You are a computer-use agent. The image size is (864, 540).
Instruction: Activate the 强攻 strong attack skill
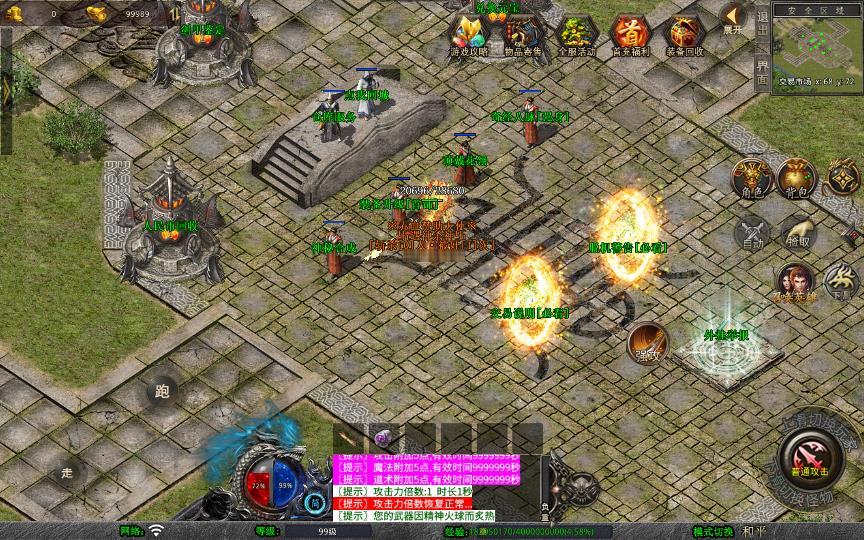coord(649,343)
